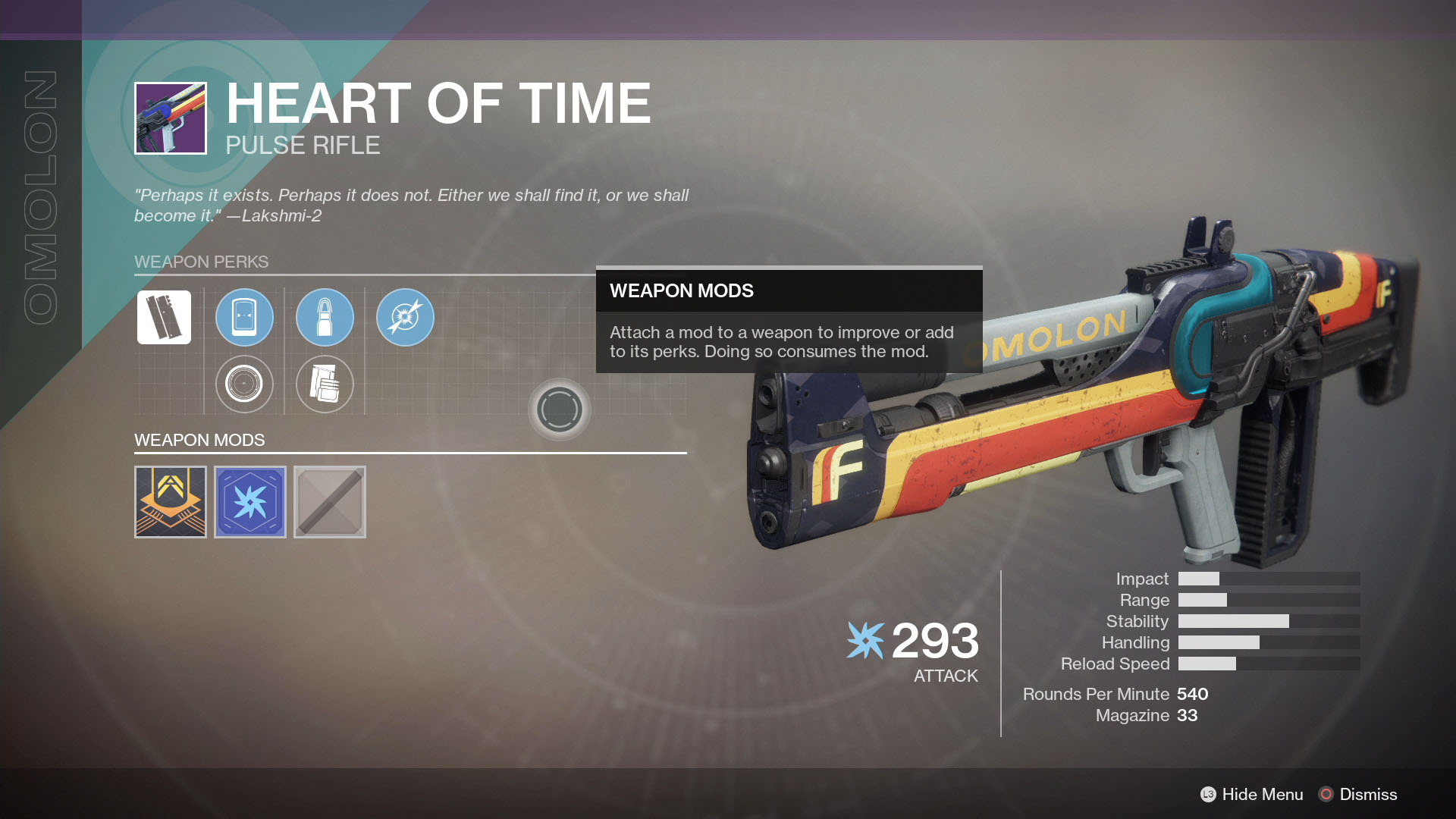Click the red circle button icon near Dismiss

pos(1327,794)
